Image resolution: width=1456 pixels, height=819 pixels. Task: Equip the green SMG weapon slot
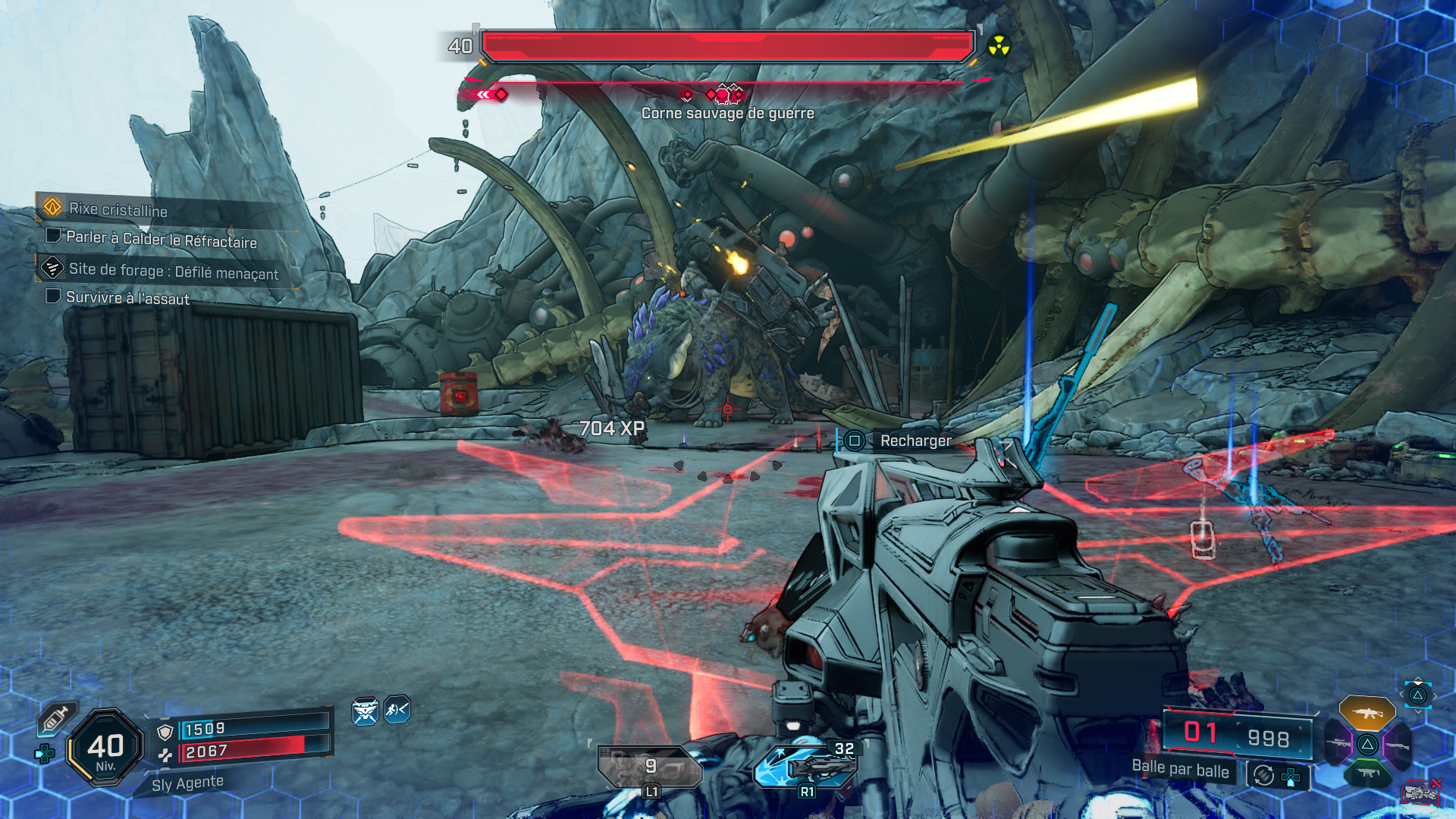(x=1367, y=773)
